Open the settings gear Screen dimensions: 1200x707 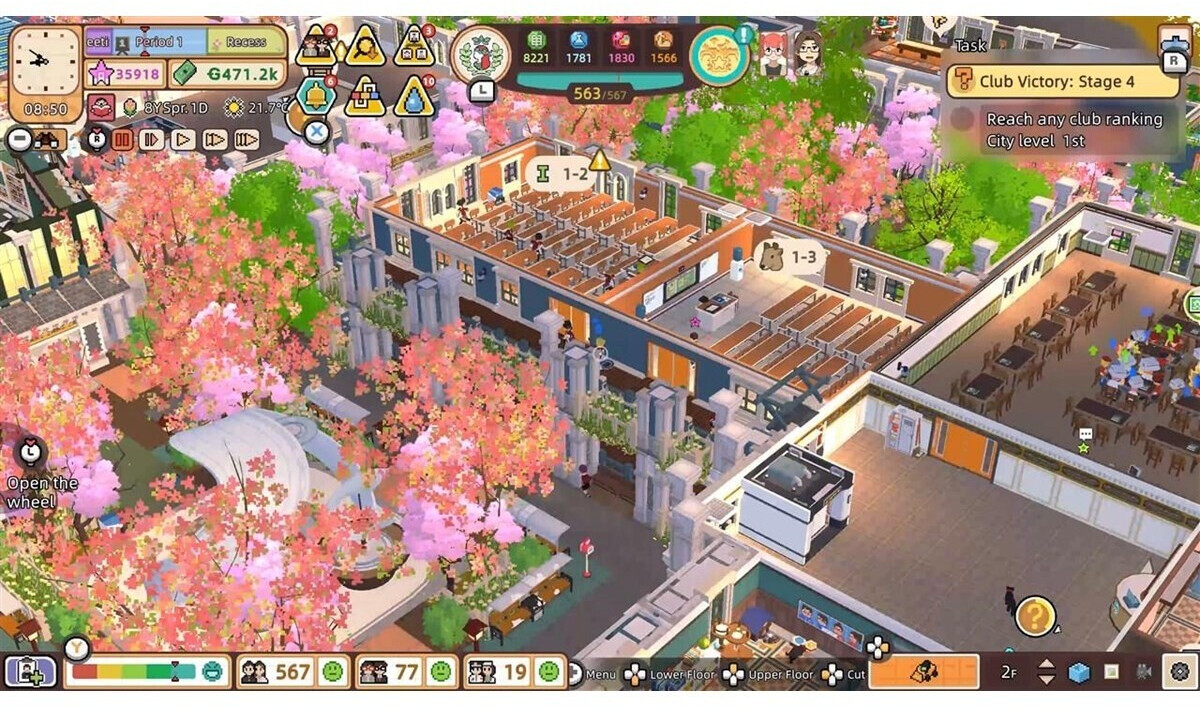click(1180, 672)
